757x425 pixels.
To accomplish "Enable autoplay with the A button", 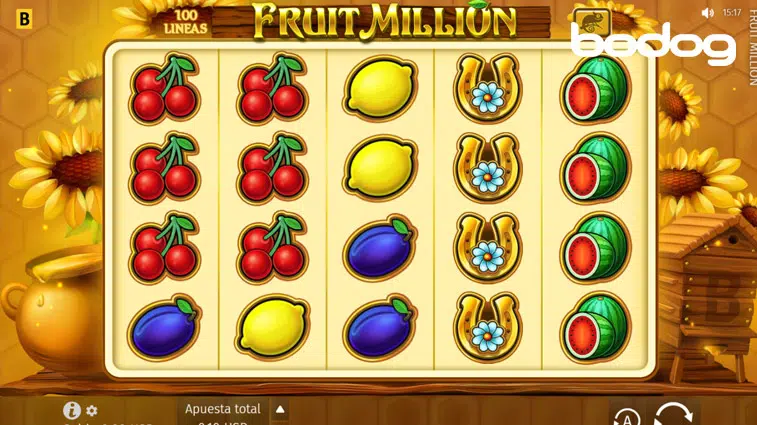I will [x=626, y=417].
